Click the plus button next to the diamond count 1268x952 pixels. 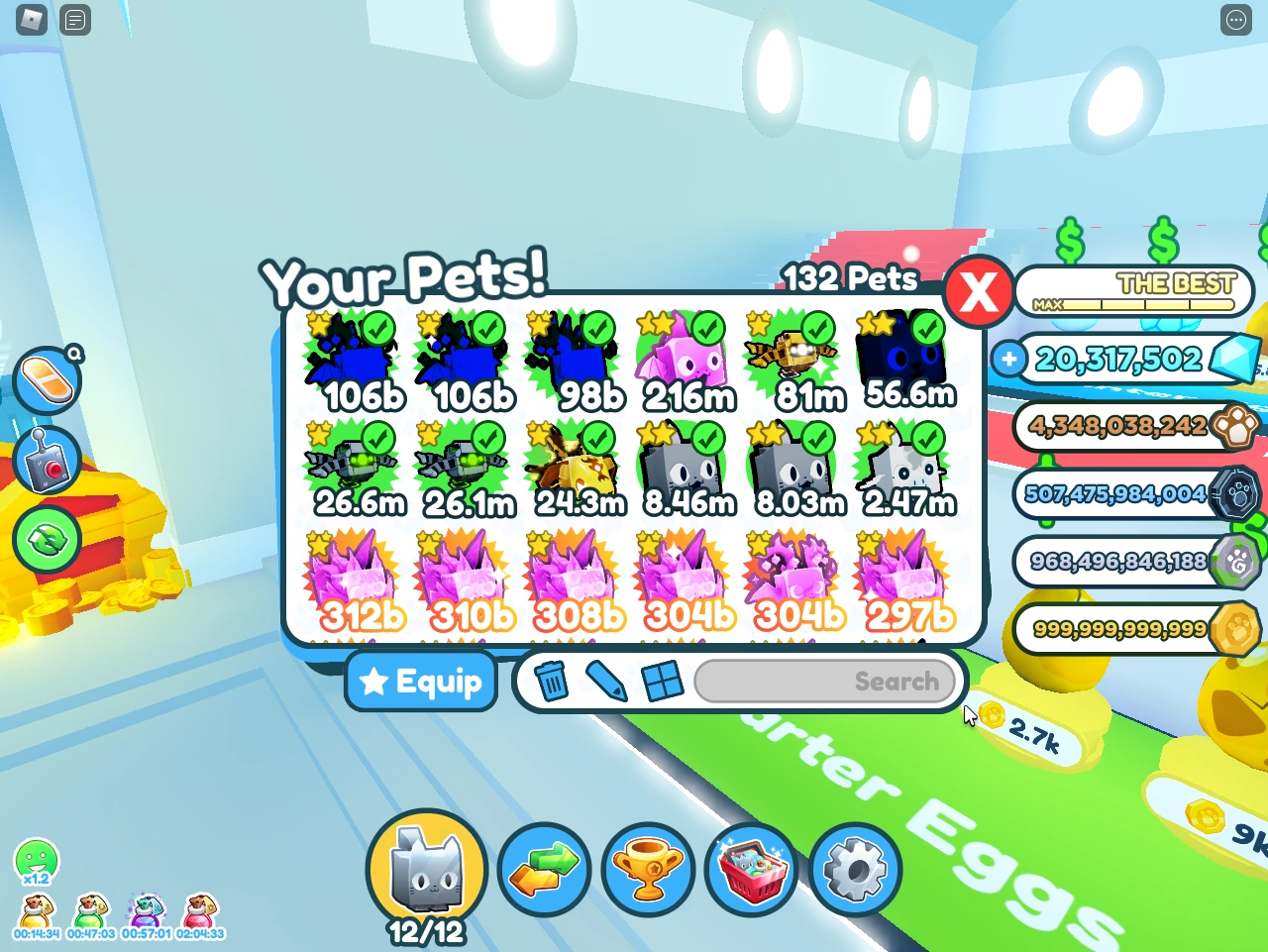1007,360
